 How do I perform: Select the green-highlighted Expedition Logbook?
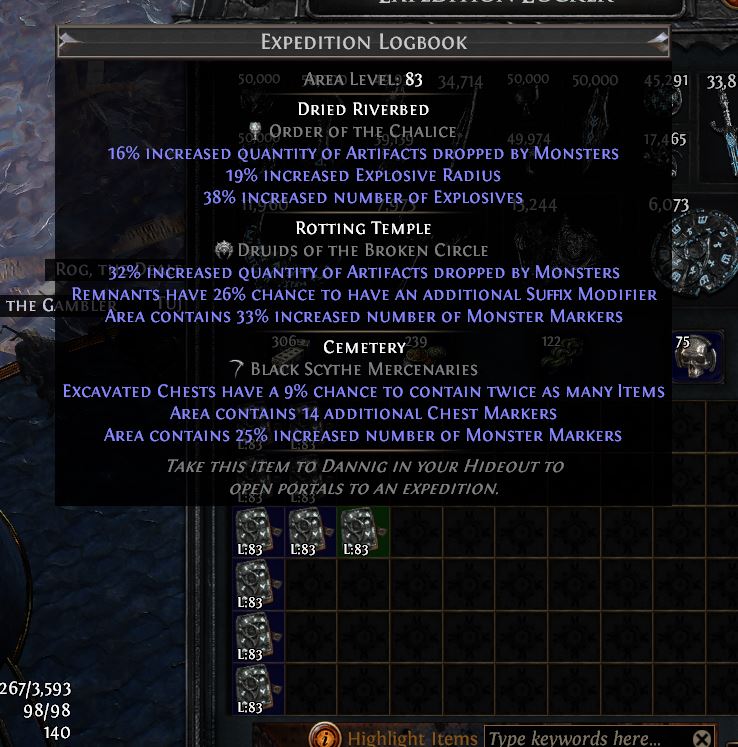(x=363, y=532)
